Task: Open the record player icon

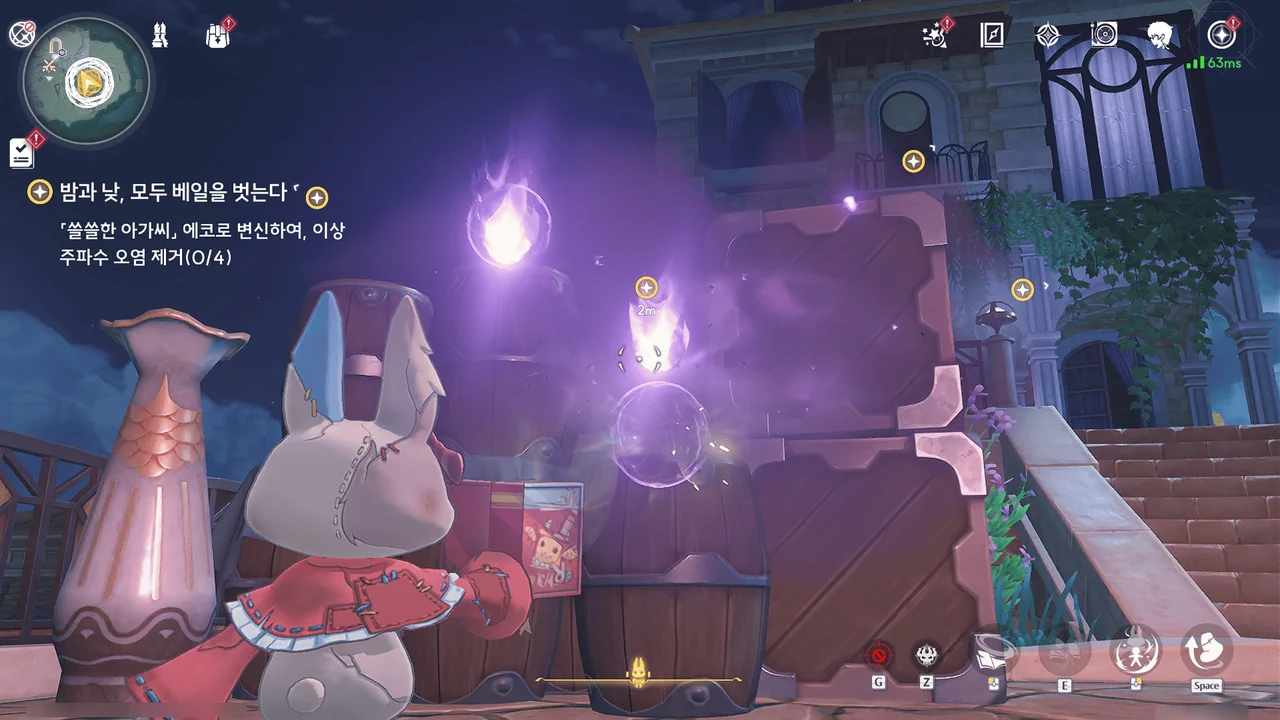Action: [x=1104, y=36]
